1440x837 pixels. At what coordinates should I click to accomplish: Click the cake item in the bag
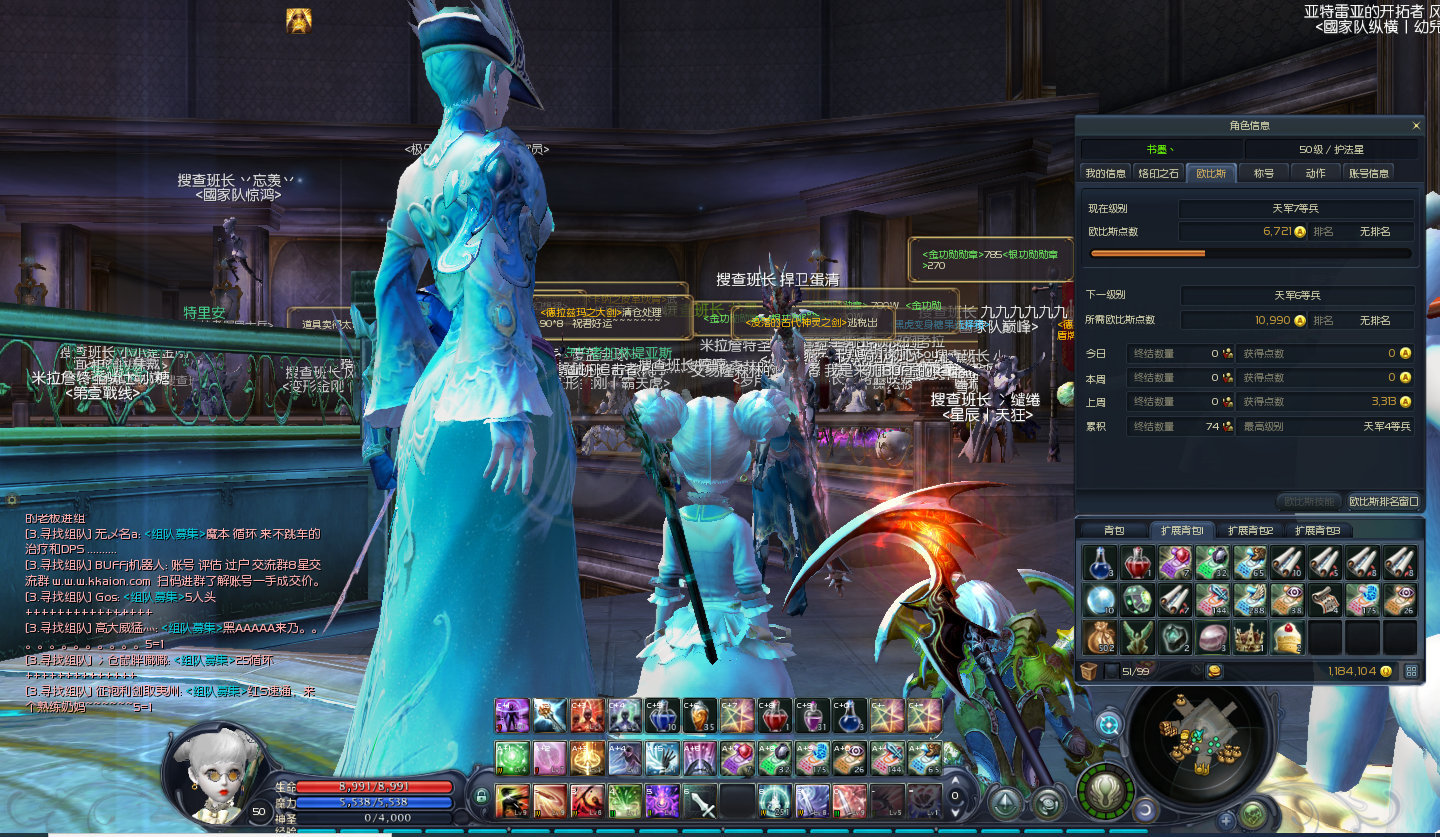[x=1287, y=636]
